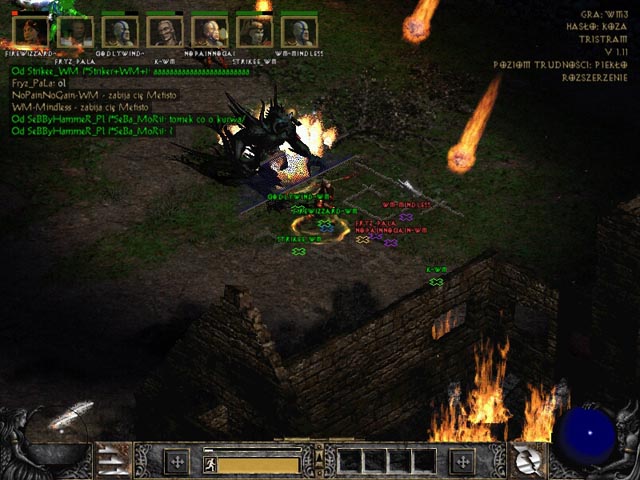
Task: Open the mini panel menu button
Action: tap(320, 460)
